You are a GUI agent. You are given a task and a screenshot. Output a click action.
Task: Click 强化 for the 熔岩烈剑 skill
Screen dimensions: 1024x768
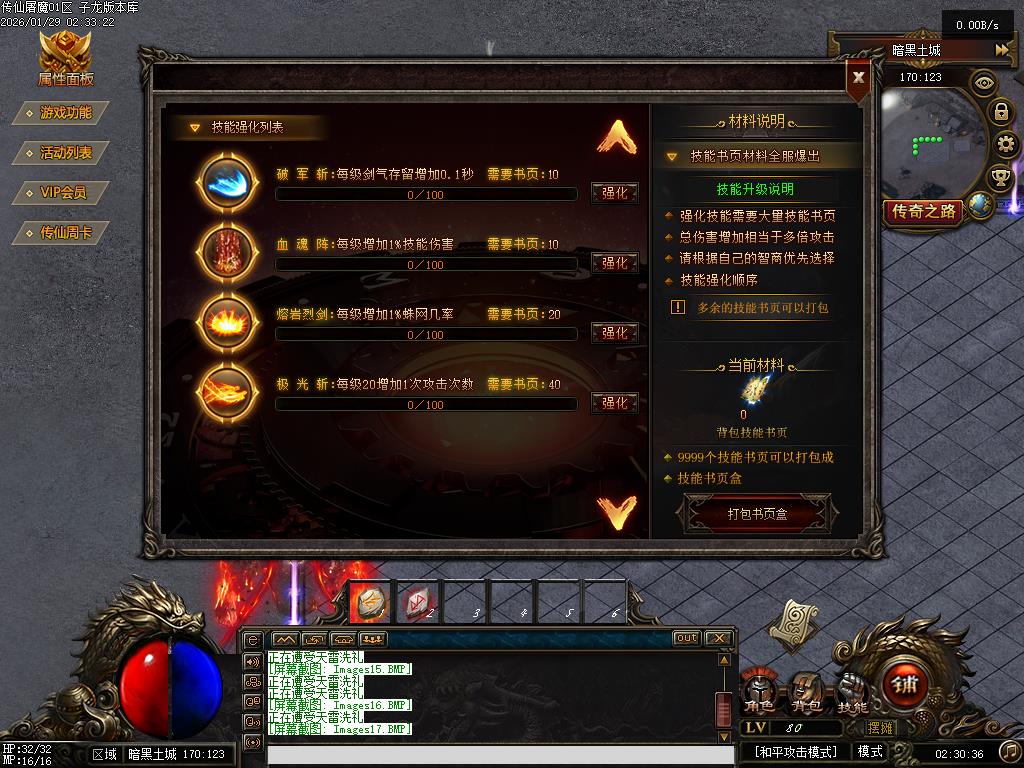pos(614,333)
